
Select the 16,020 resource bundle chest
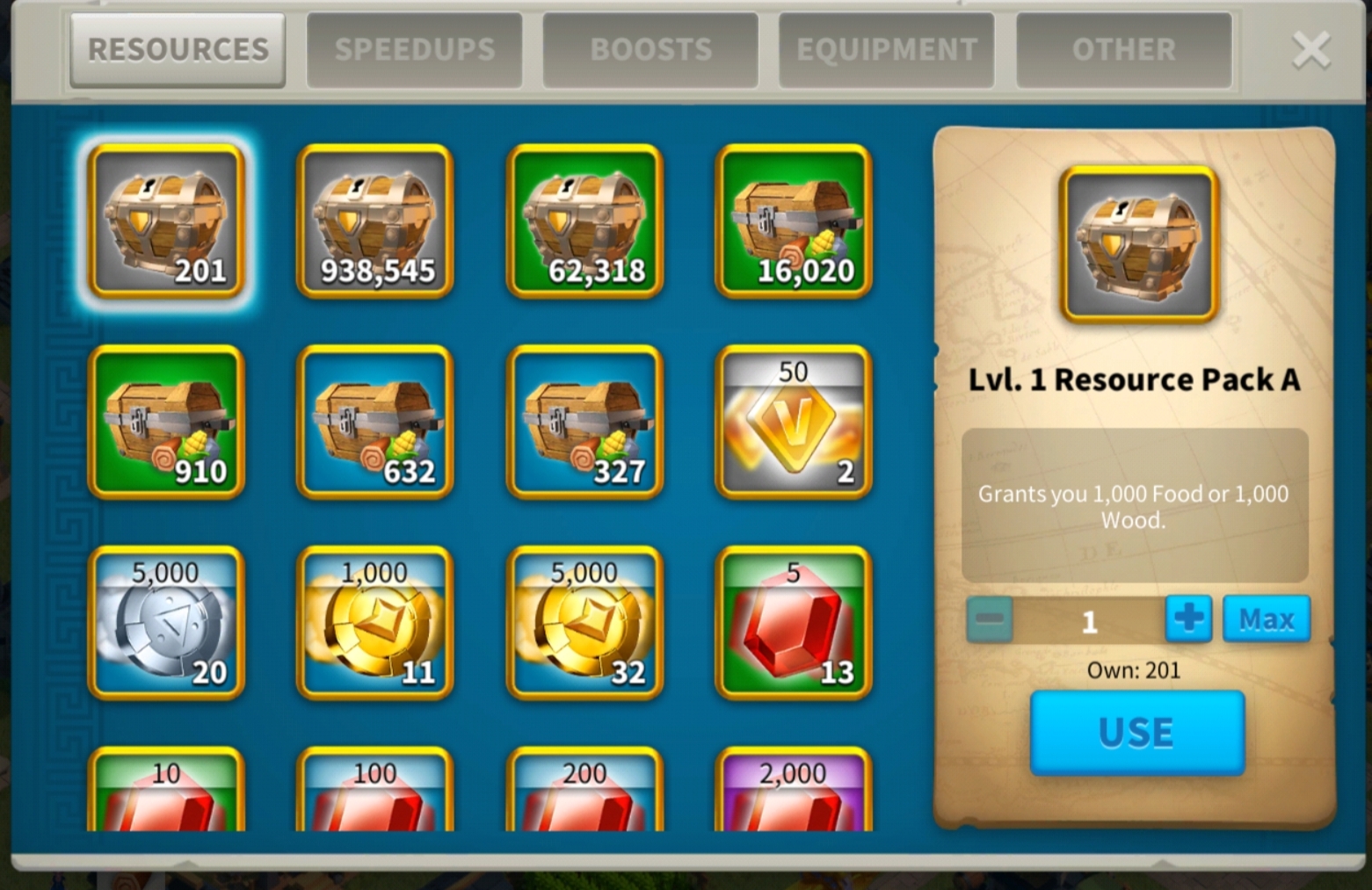(x=793, y=222)
